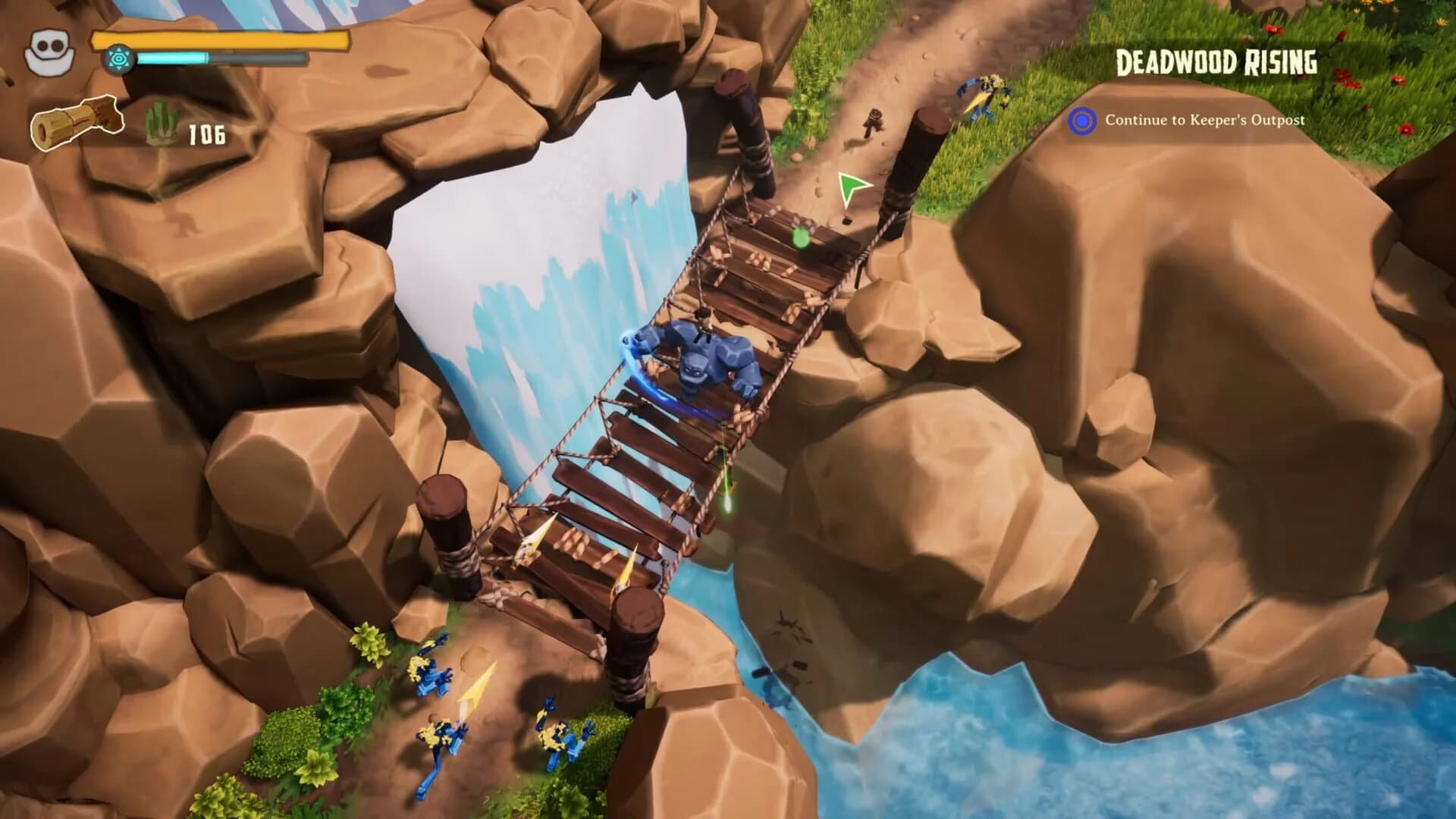Viewport: 1456px width, 819px height.
Task: Click the 106 cactus resource counter
Action: [207, 135]
